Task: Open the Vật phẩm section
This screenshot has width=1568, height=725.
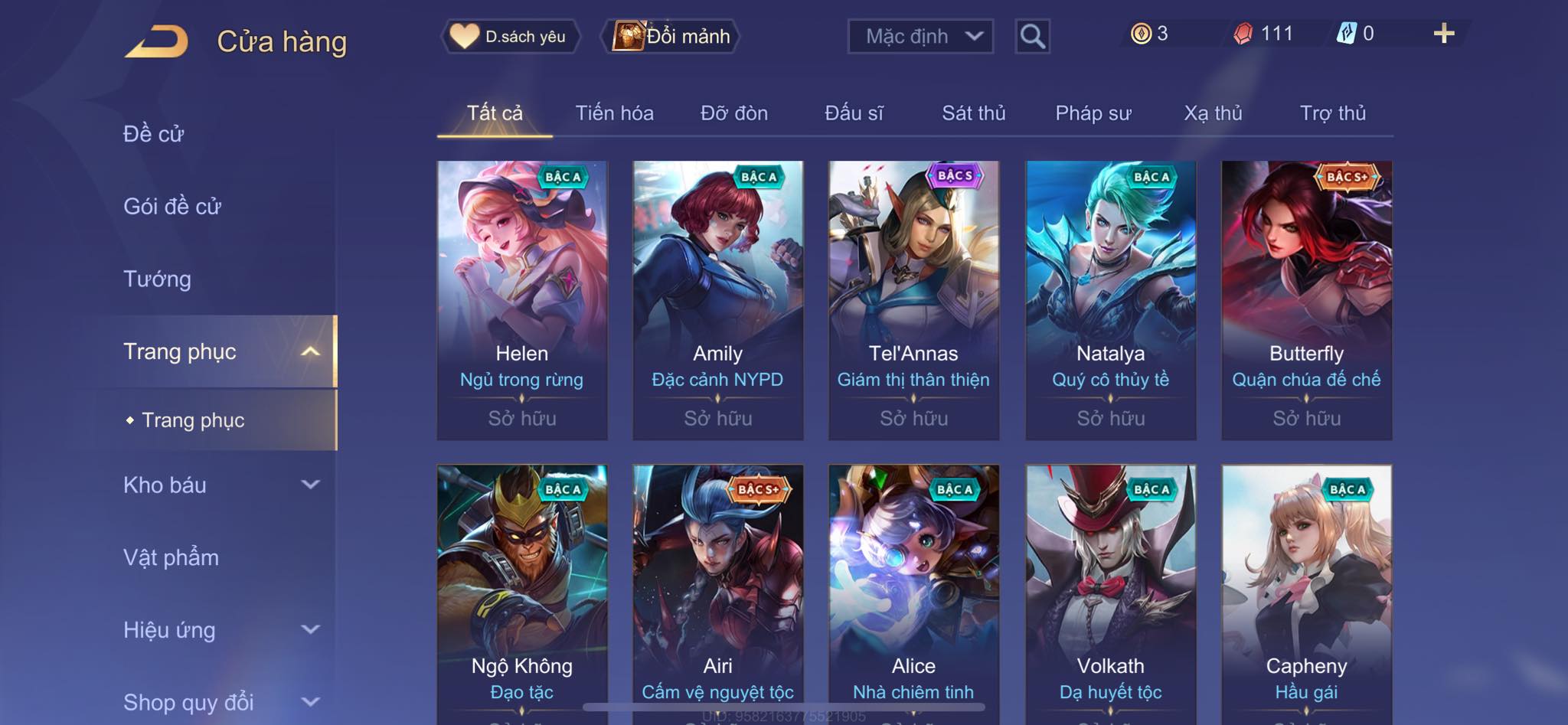Action: pyautogui.click(x=171, y=557)
